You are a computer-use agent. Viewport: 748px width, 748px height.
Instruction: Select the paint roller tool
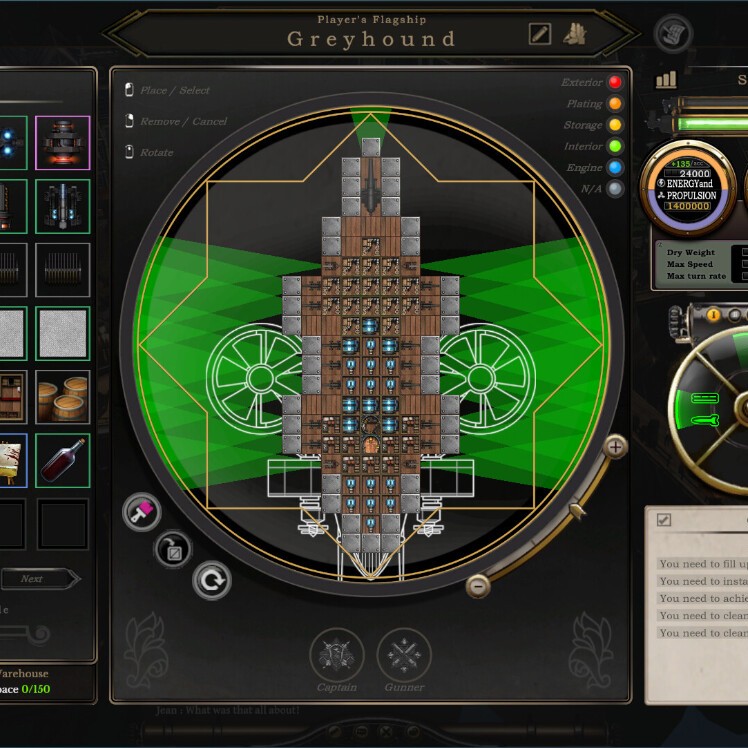141,512
